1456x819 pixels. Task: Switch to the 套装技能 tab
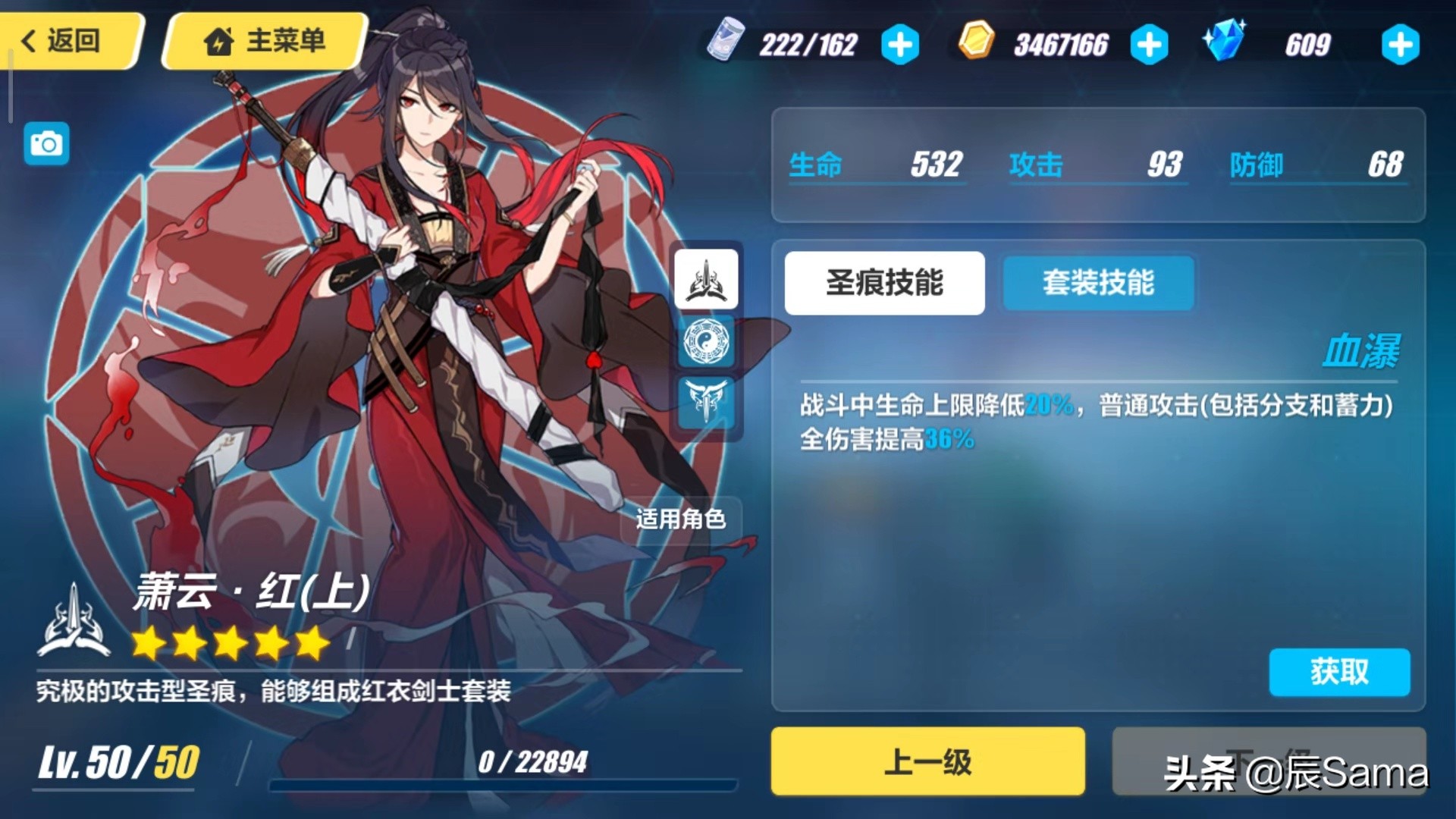click(1097, 283)
